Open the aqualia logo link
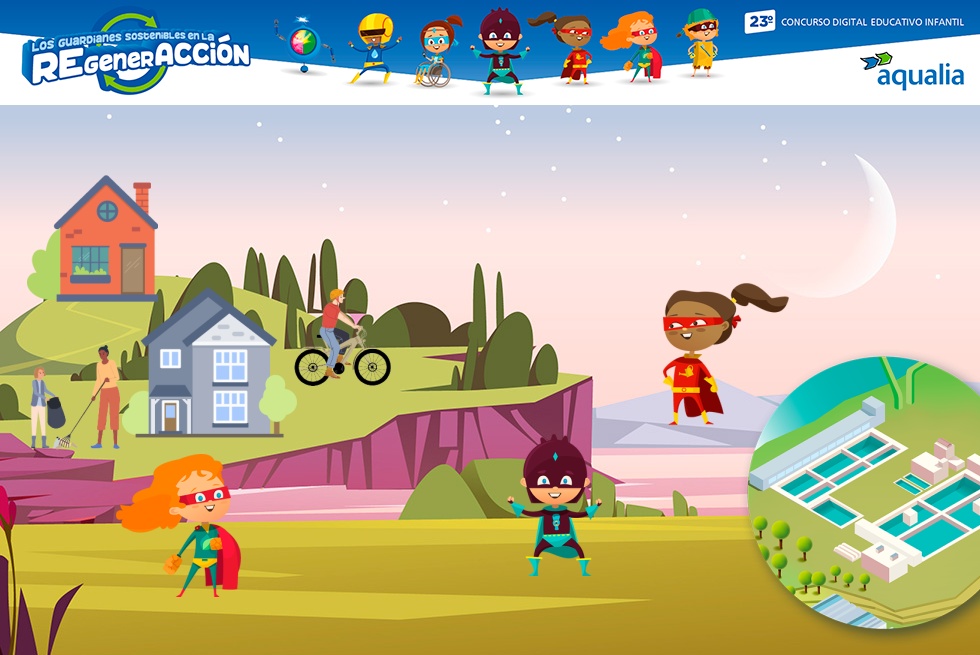Screen dimensions: 980x655 pyautogui.click(x=911, y=70)
